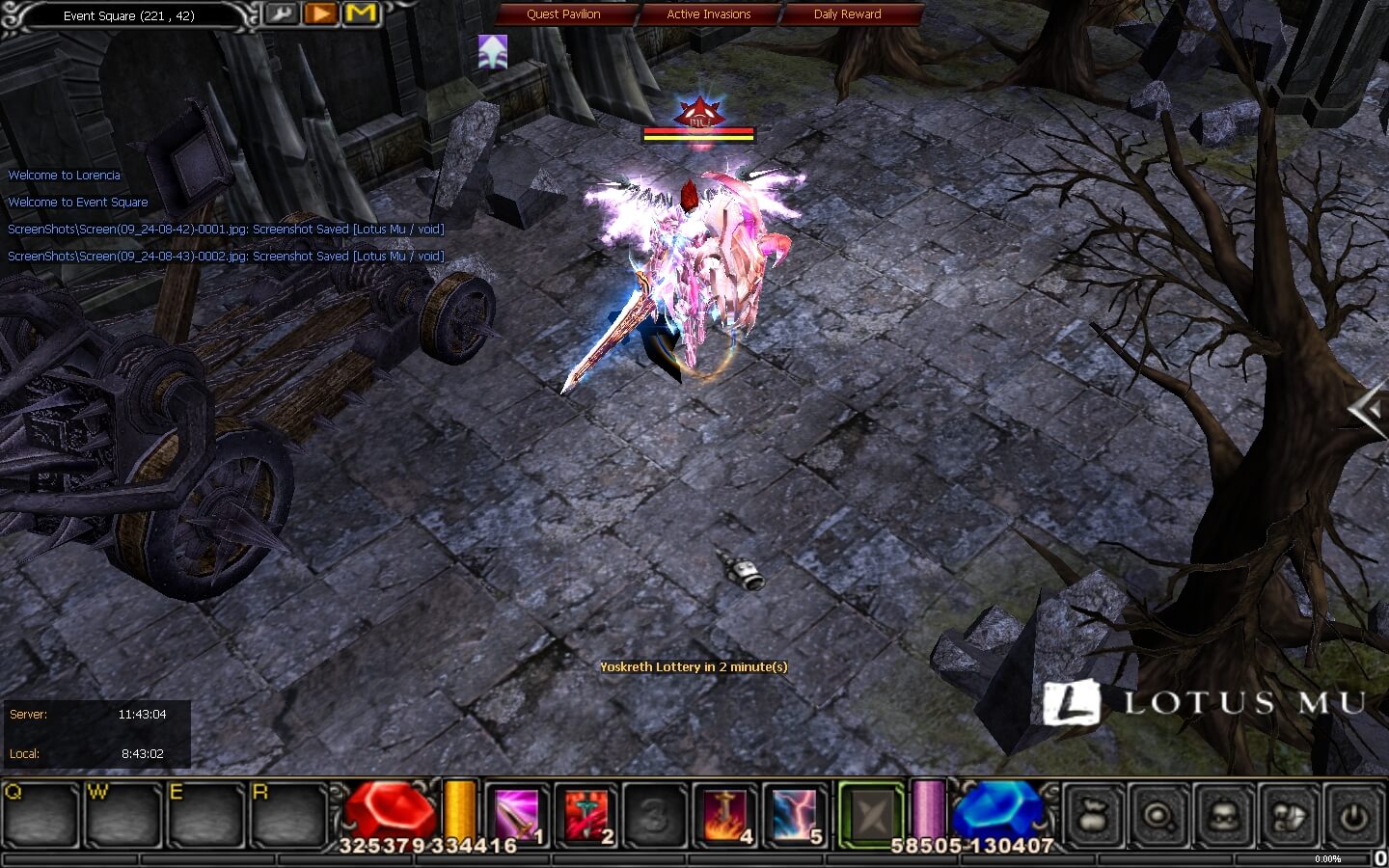Viewport: 1389px width, 868px height.
Task: Open the Mu Helper with the yellow M icon
Action: click(360, 14)
